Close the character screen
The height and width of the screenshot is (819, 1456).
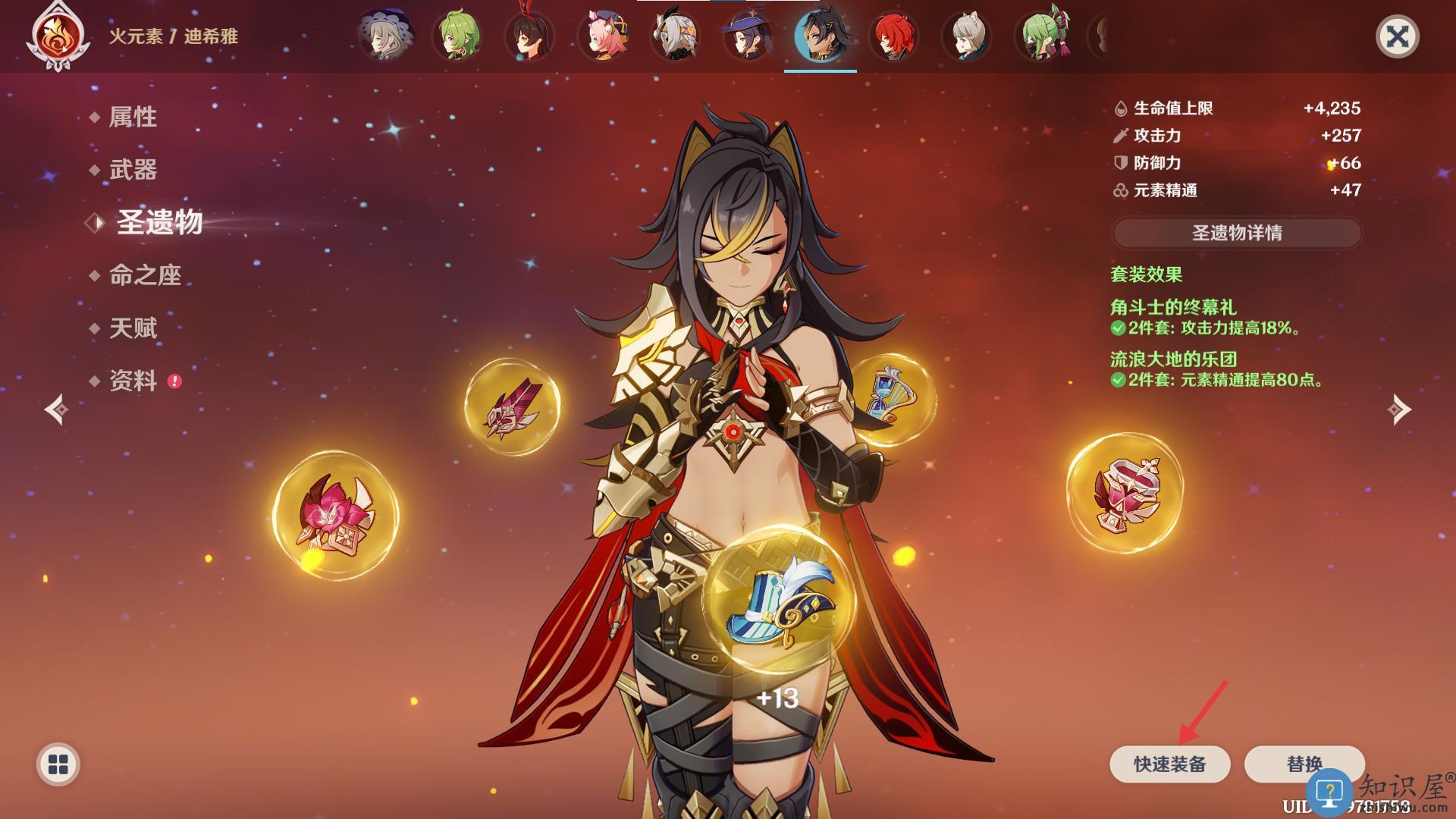1397,36
